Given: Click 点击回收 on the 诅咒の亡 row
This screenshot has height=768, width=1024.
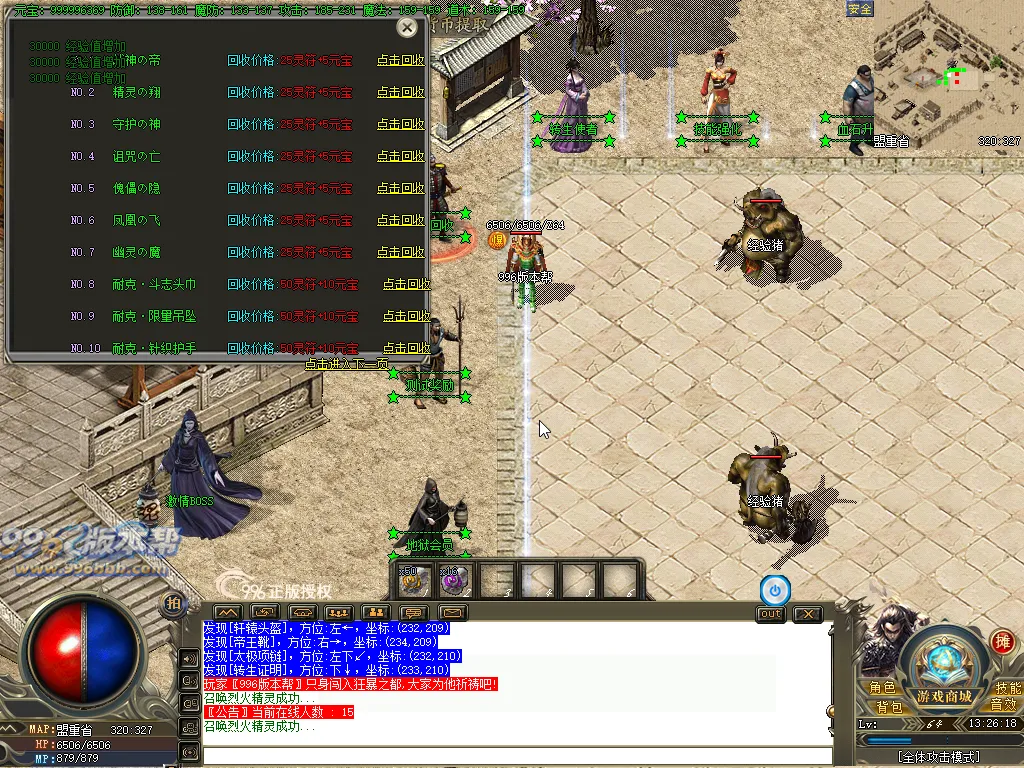Looking at the screenshot, I should tap(400, 156).
